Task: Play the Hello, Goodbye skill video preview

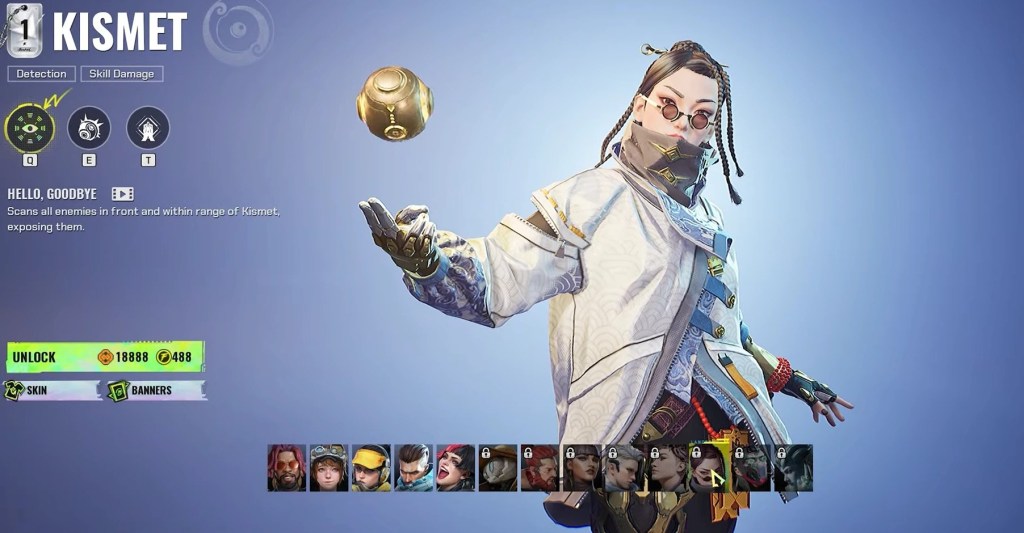Action: click(x=122, y=194)
